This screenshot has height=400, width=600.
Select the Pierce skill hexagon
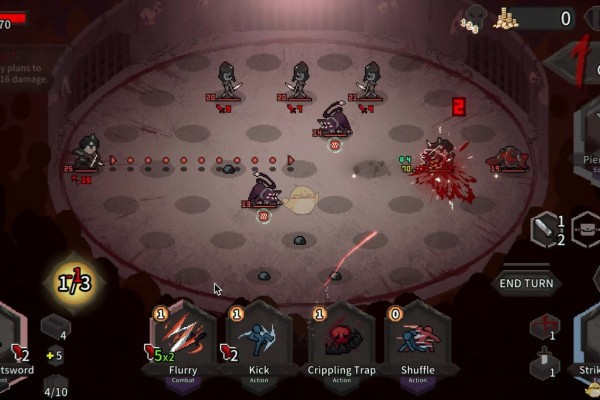[x=588, y=140]
